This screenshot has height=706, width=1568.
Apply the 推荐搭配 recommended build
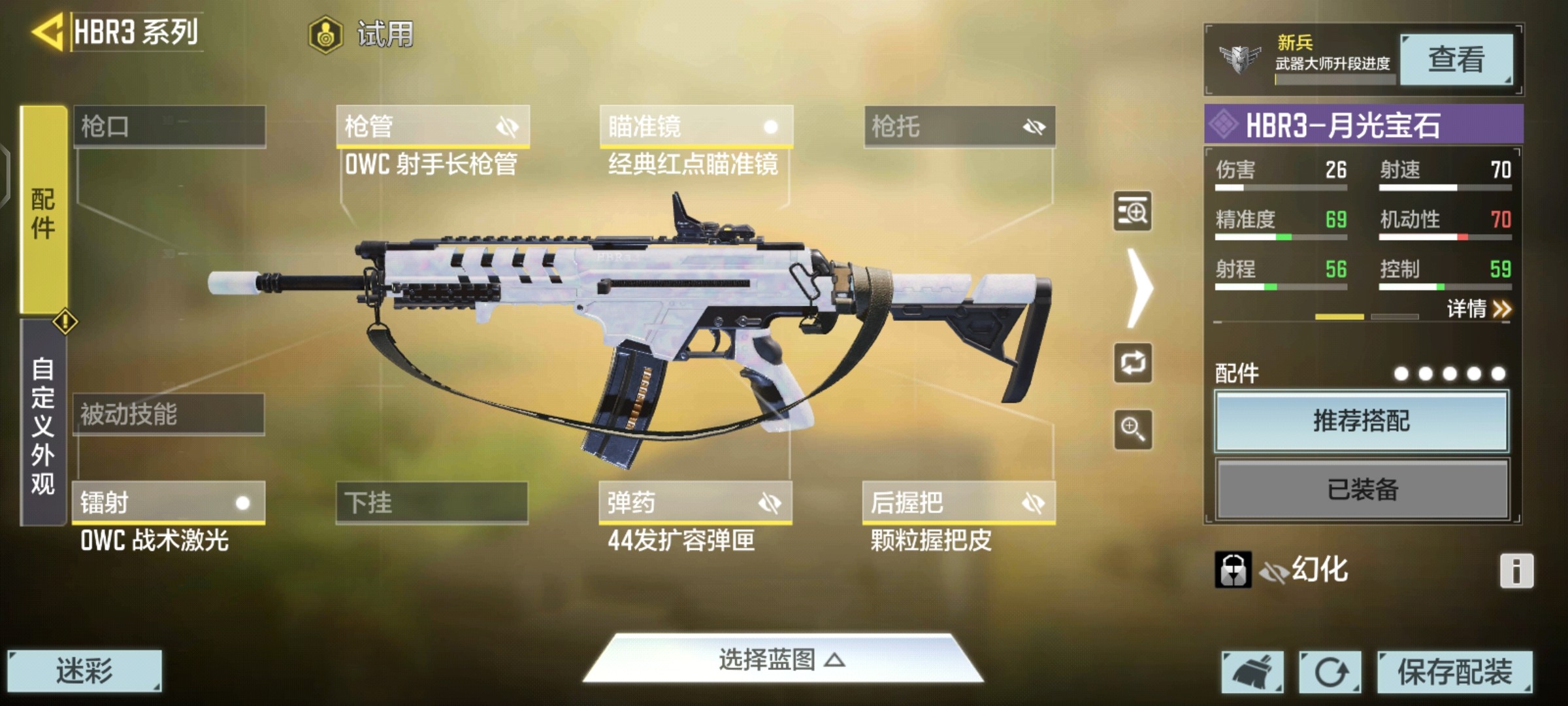[1362, 421]
